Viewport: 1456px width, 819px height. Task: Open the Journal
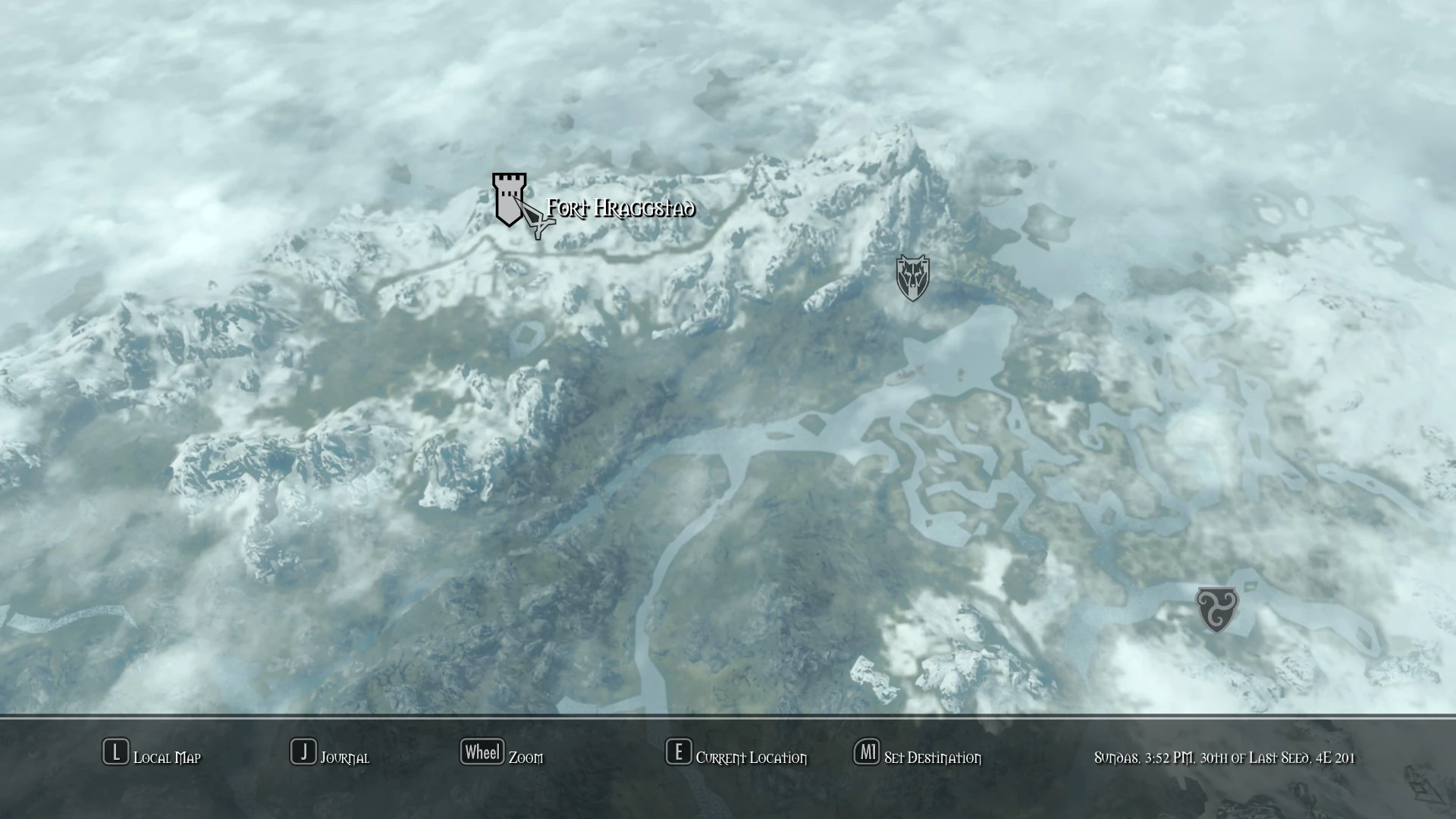(x=346, y=757)
